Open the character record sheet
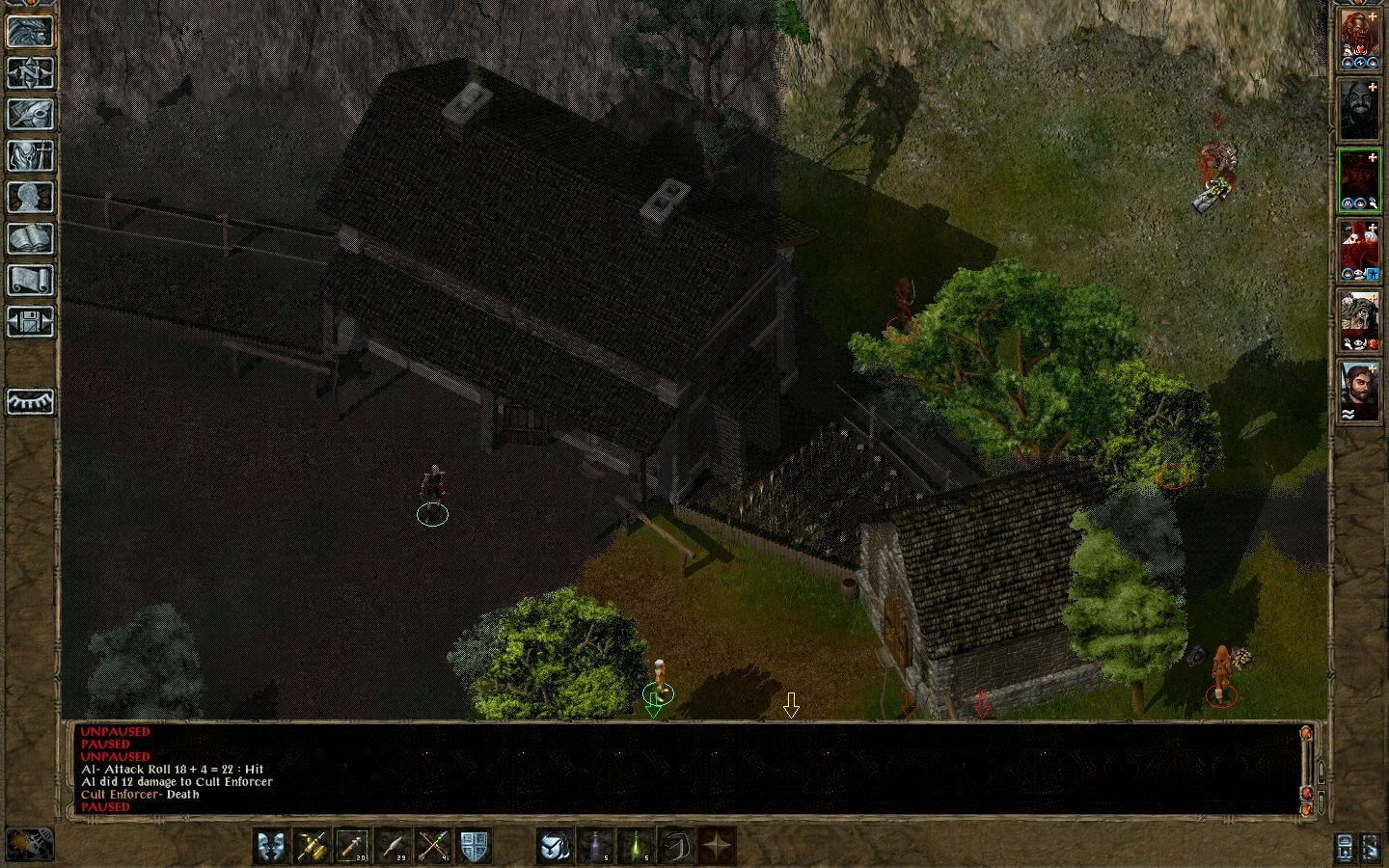 [x=31, y=197]
